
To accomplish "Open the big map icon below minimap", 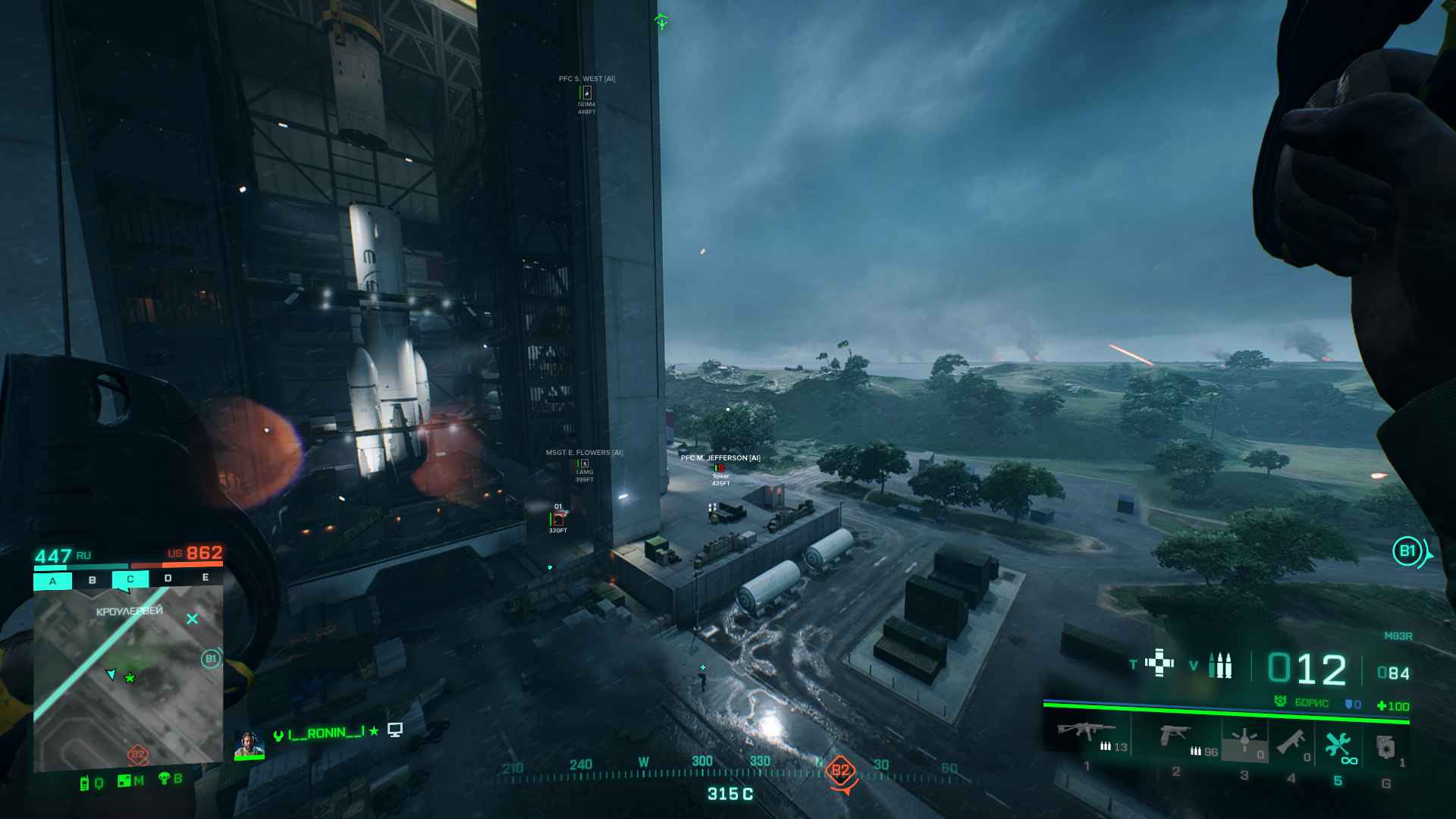I will pos(125,780).
